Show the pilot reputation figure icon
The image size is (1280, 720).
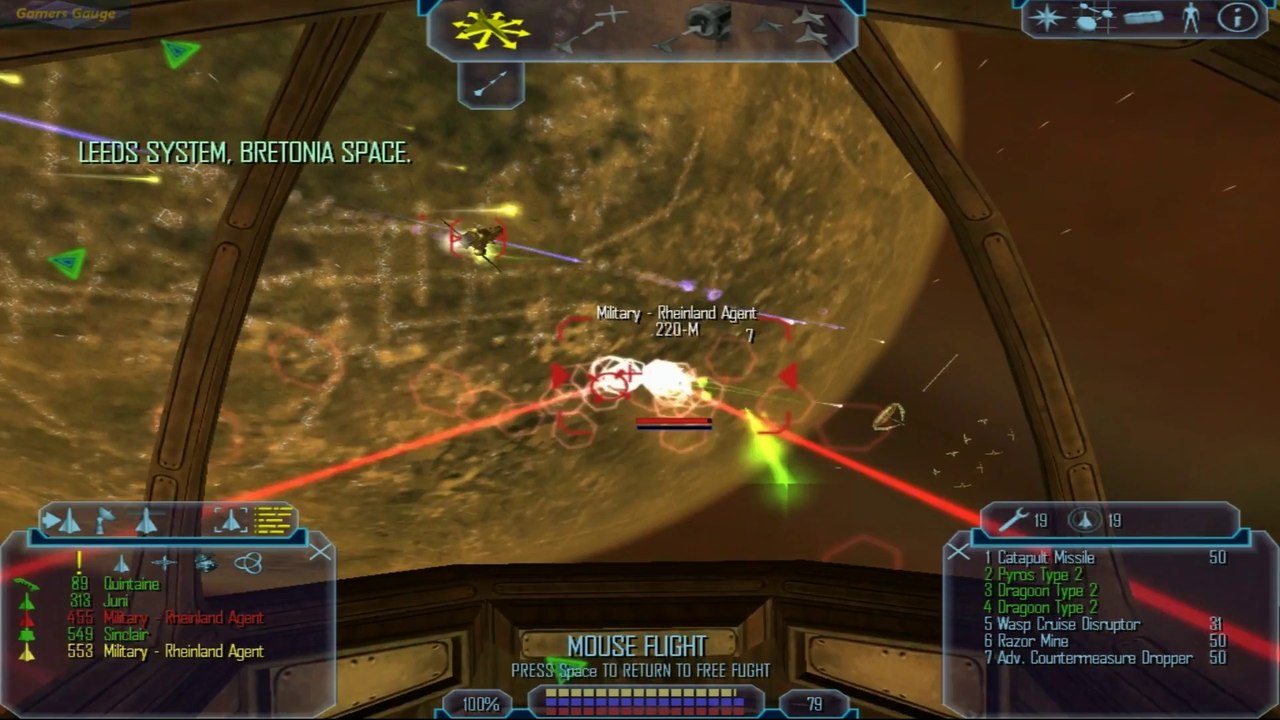click(x=1190, y=18)
